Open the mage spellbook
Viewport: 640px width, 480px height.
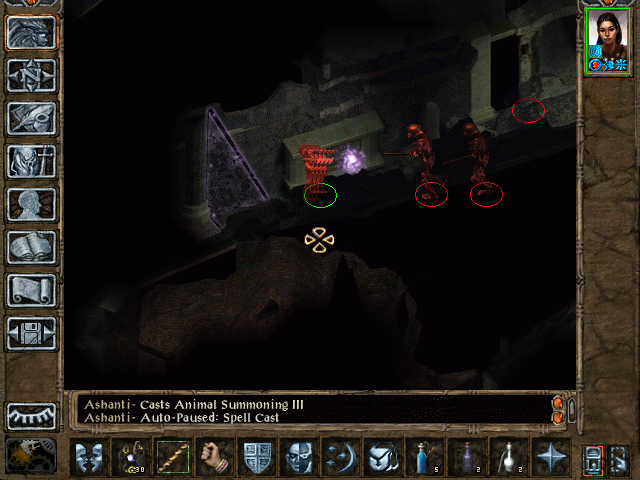tap(31, 246)
